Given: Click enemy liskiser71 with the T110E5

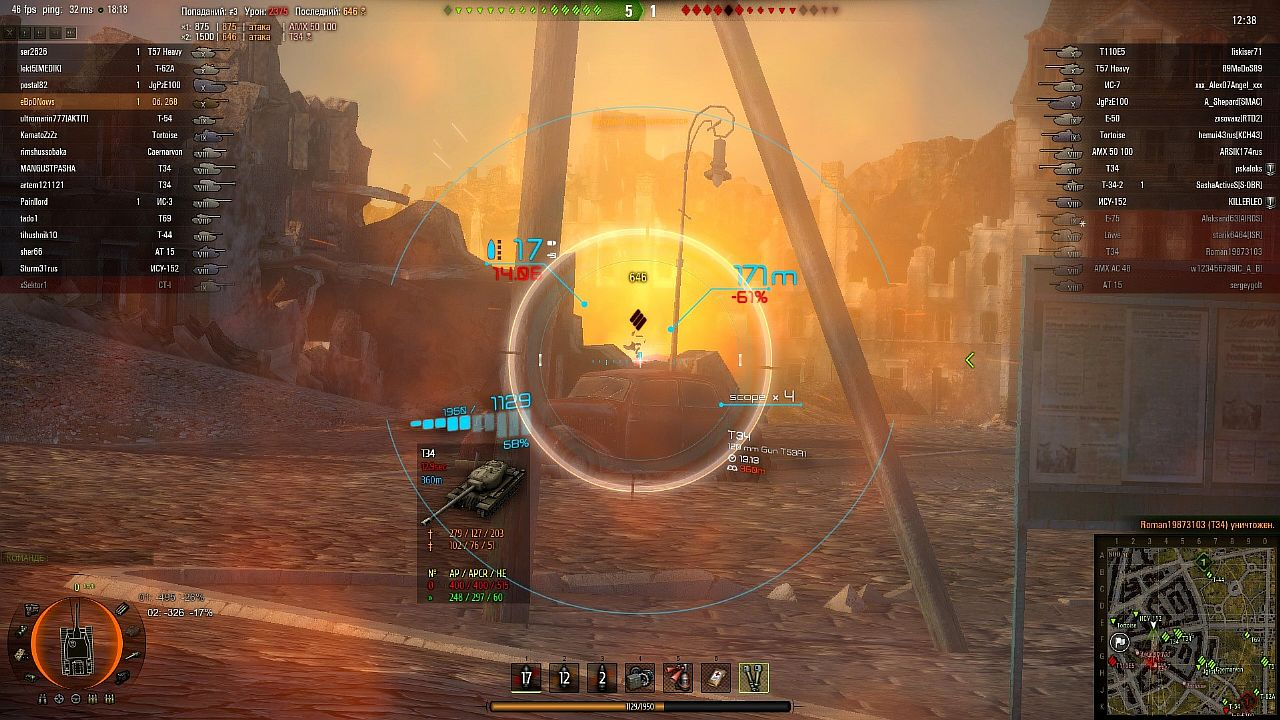Looking at the screenshot, I should (x=1245, y=51).
